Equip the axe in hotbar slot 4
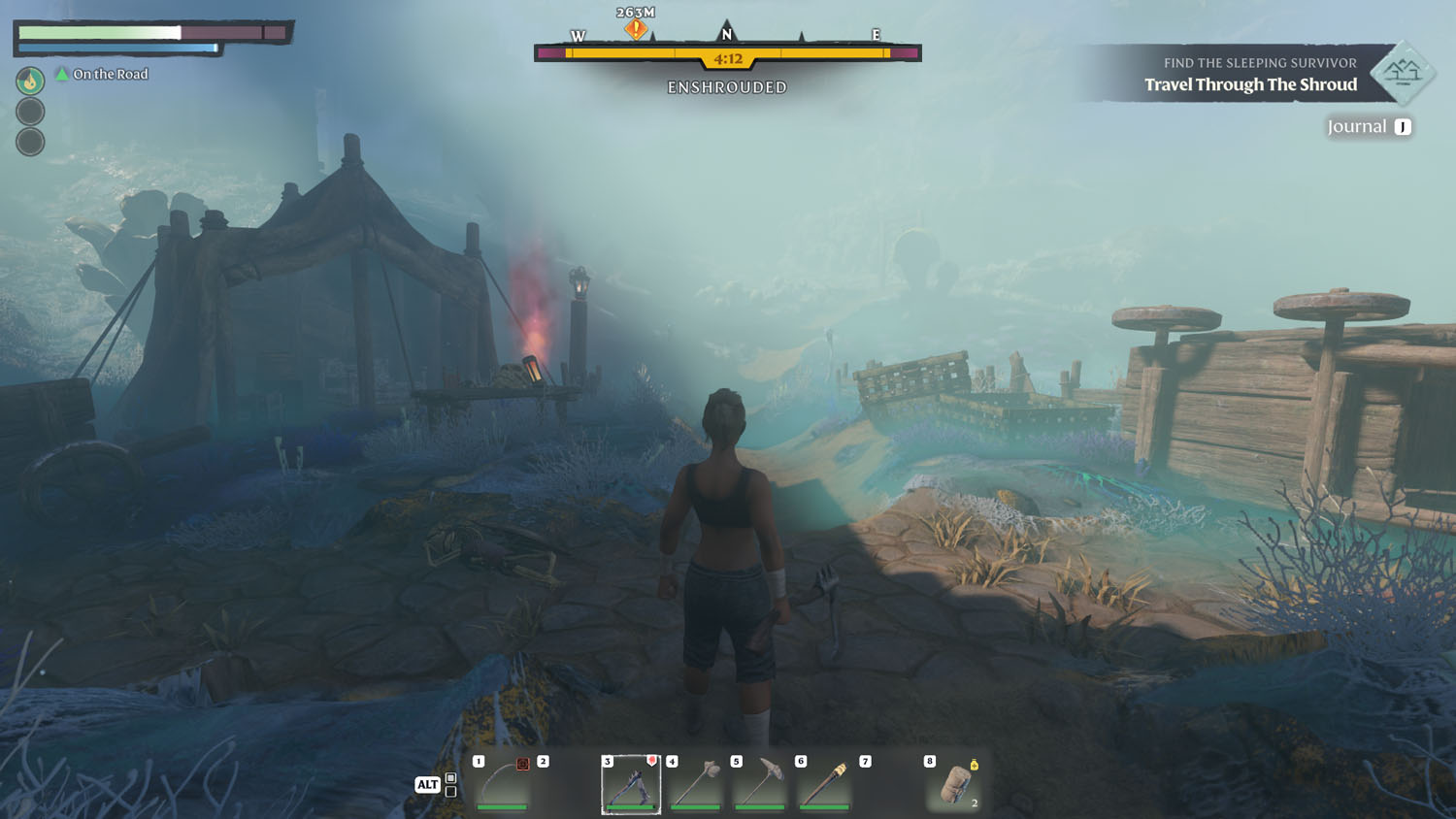Screen dimensions: 1456x819 click(x=695, y=783)
